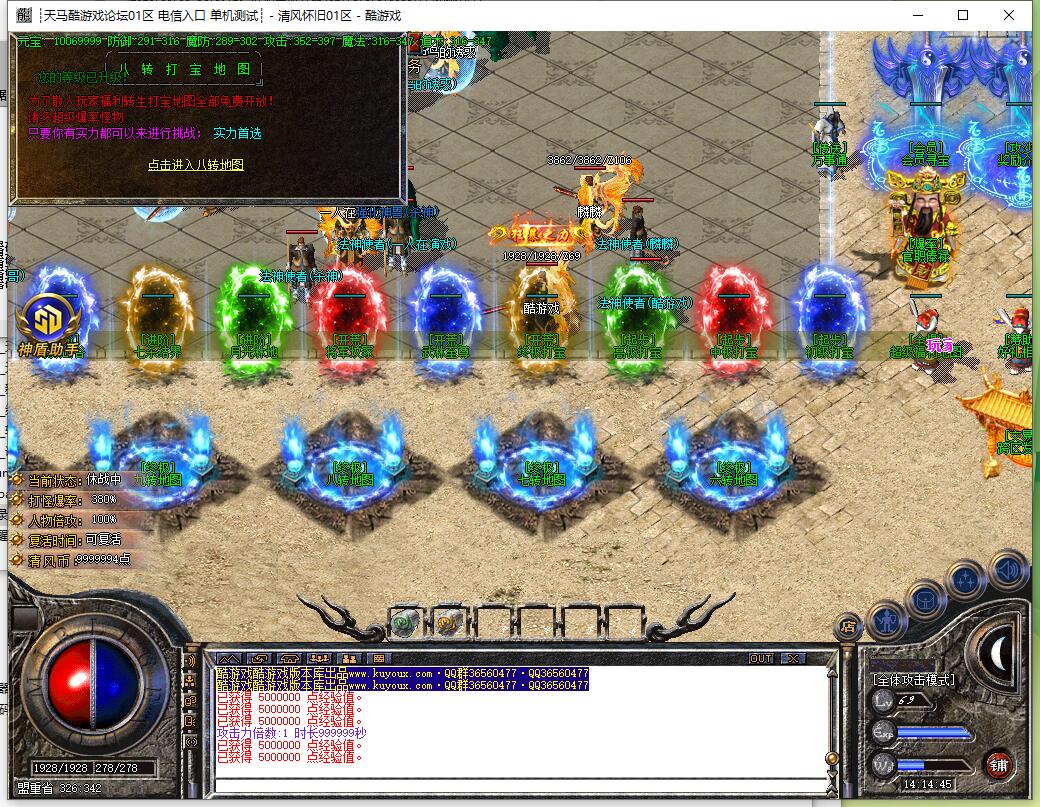Click the chat text input line
The height and width of the screenshot is (807, 1040).
[520, 783]
